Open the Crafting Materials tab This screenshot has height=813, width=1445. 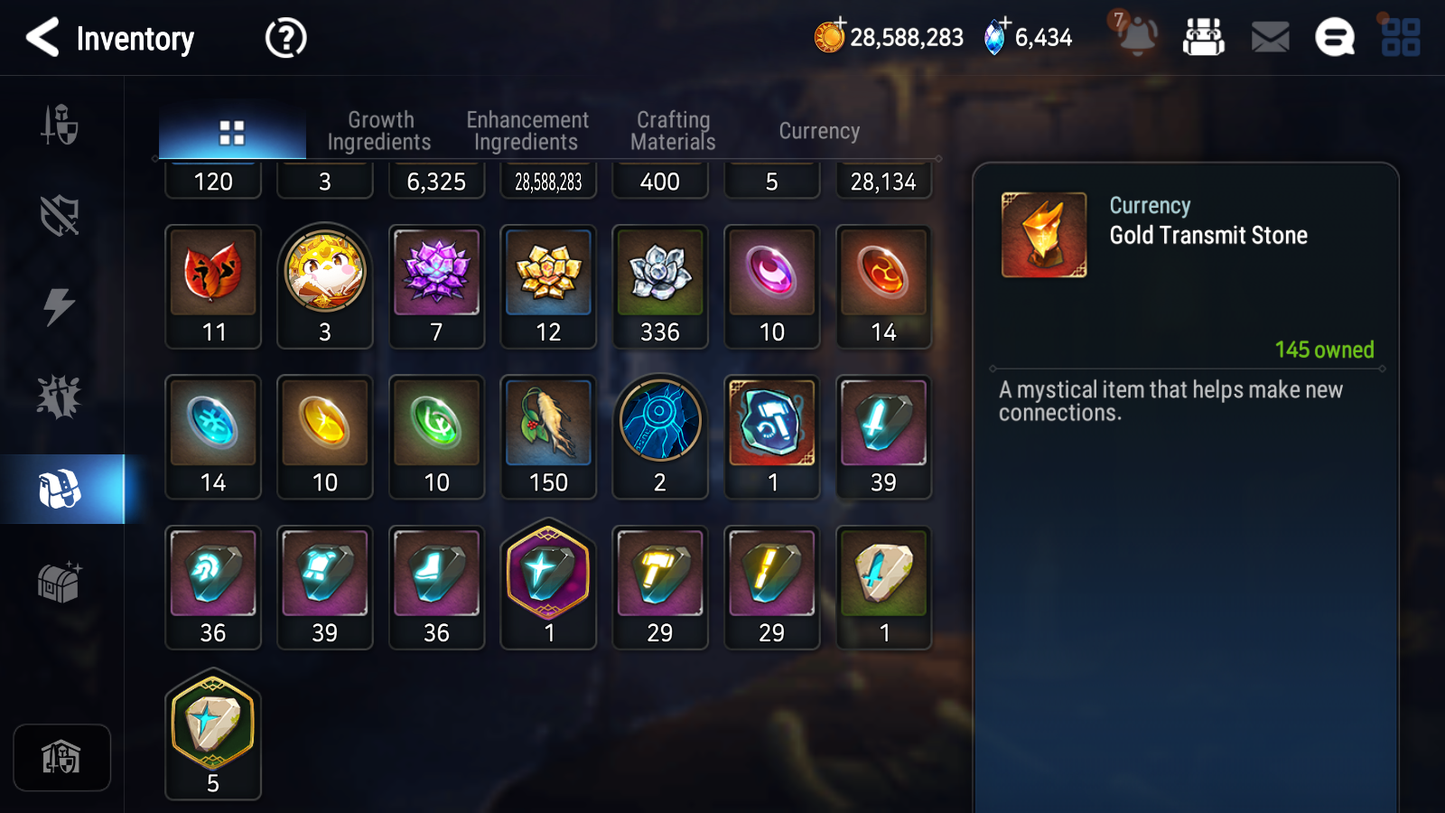point(672,130)
